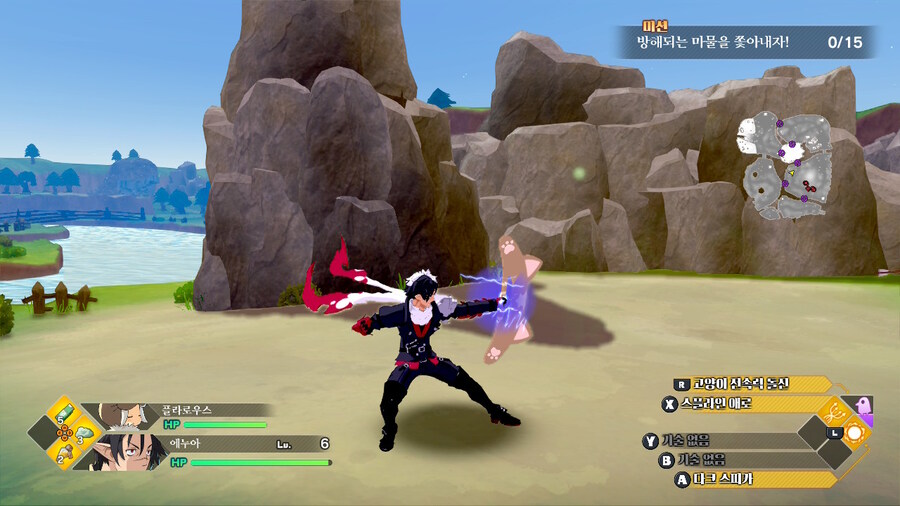The image size is (900, 506).
Task: Select 에누아 character portrait
Action: point(124,452)
